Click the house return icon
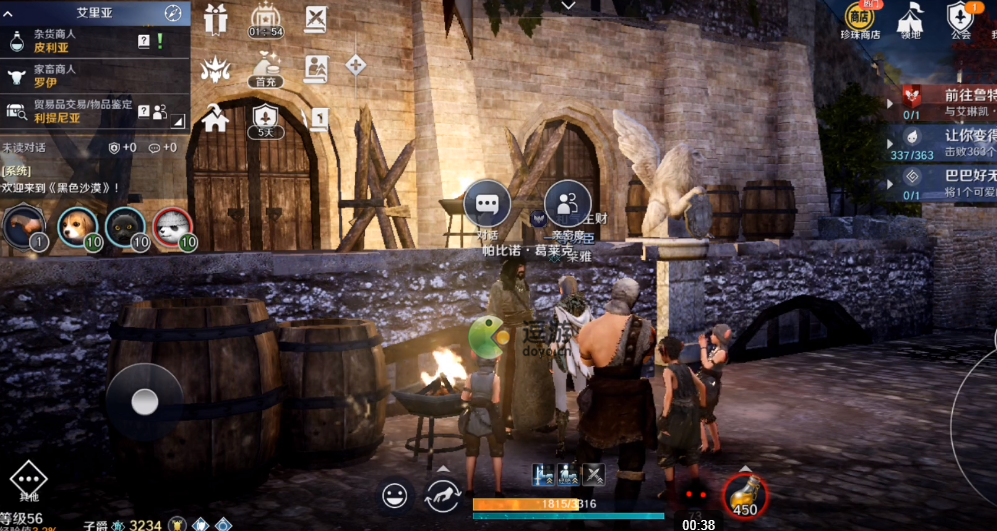This screenshot has width=997, height=531. [216, 119]
